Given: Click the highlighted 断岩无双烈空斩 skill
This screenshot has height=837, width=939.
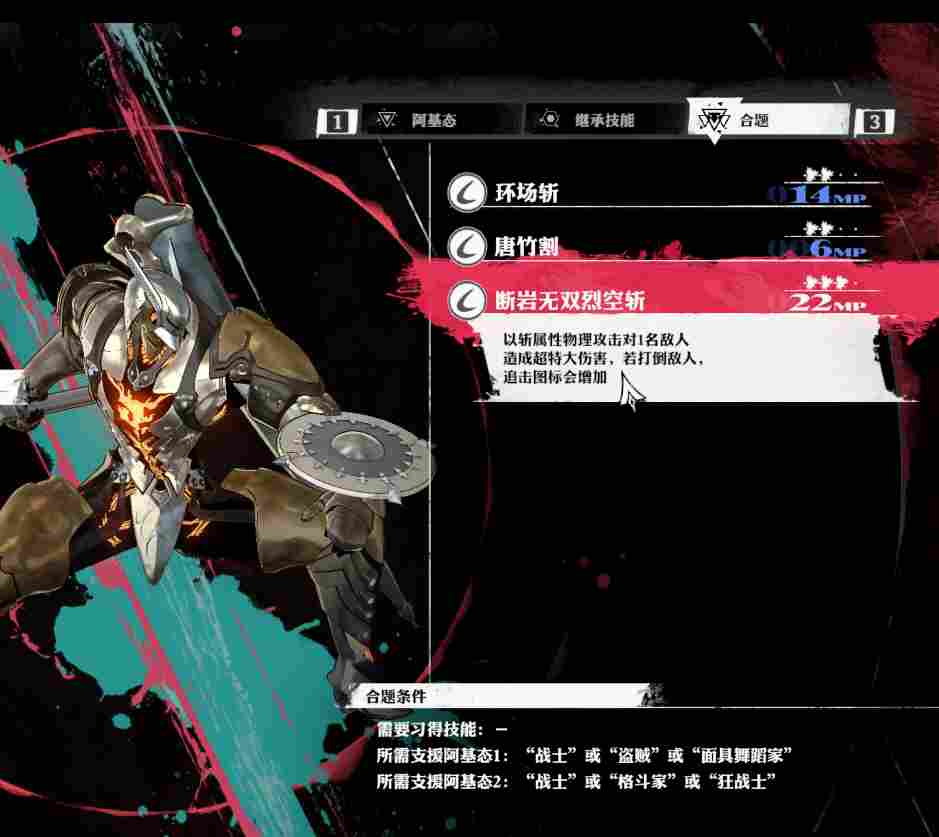Looking at the screenshot, I should click(x=655, y=298).
